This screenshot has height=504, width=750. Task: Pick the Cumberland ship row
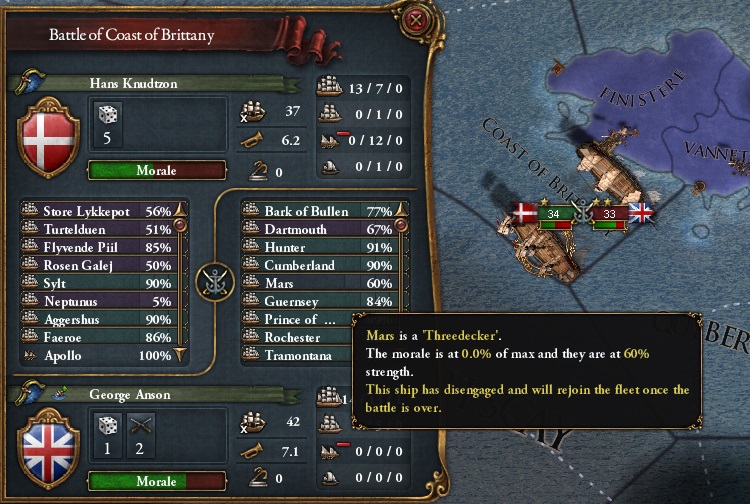click(320, 266)
